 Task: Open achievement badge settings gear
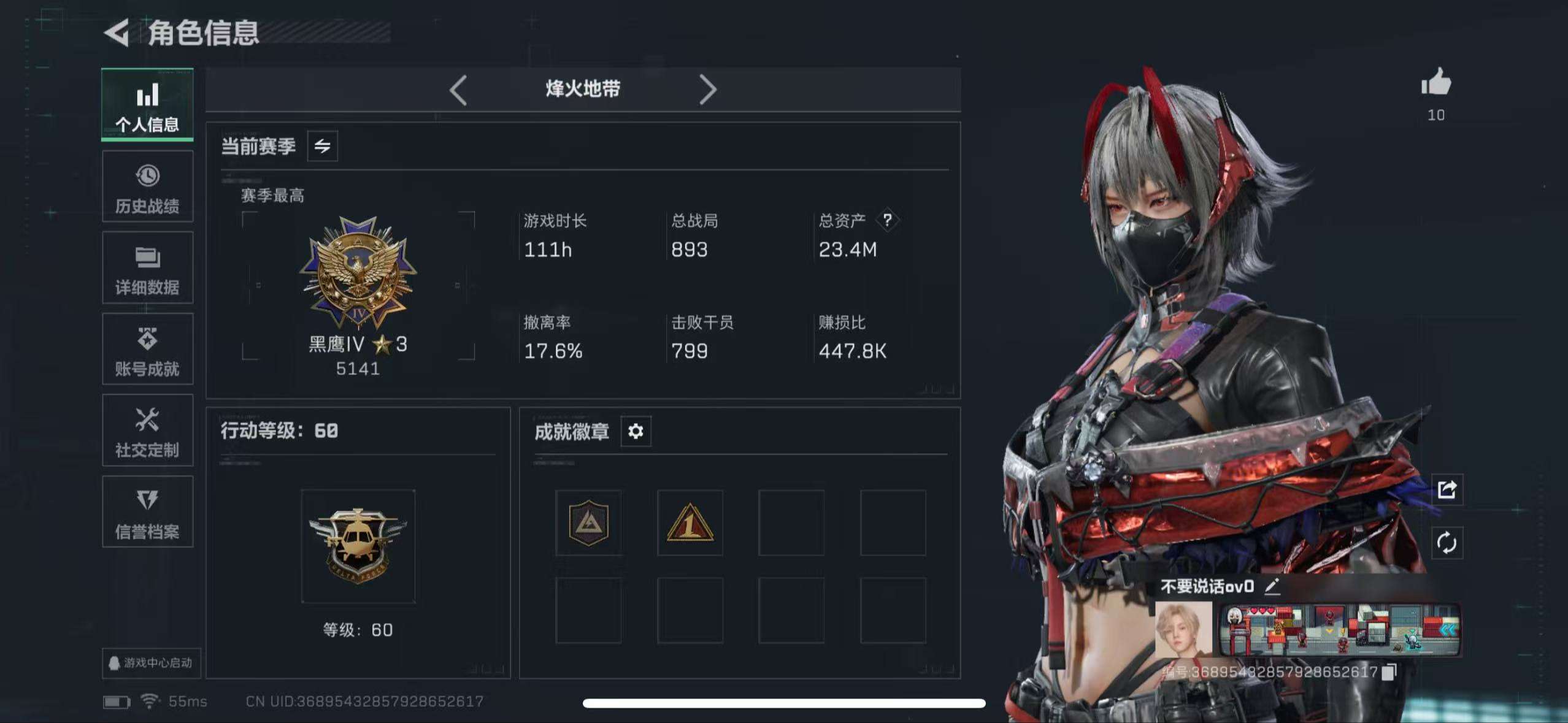click(x=636, y=432)
